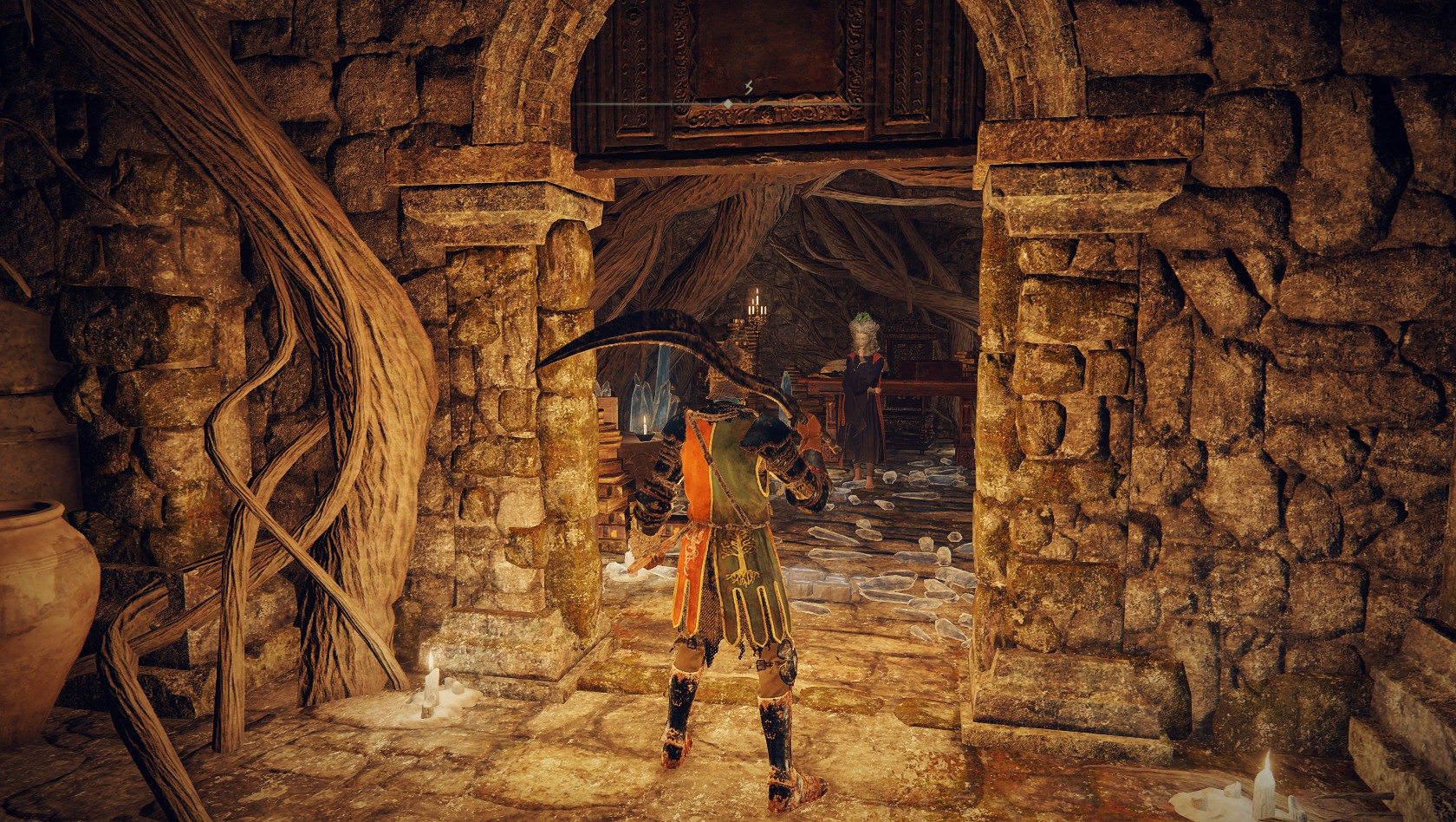Click the compass bar's diamond marker
This screenshot has width=1456, height=822.
[728, 103]
